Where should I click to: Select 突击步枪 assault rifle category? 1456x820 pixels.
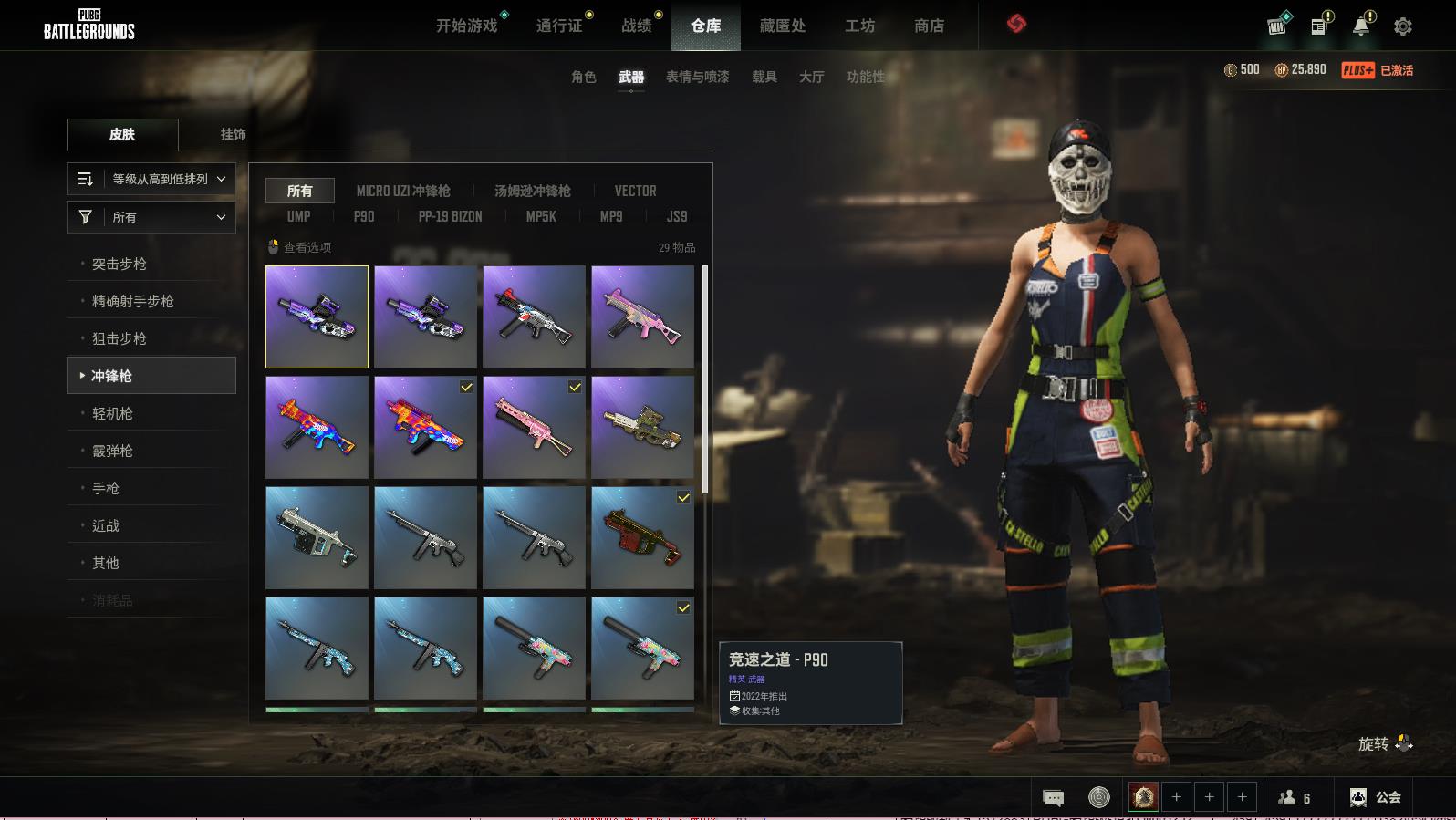(x=120, y=264)
